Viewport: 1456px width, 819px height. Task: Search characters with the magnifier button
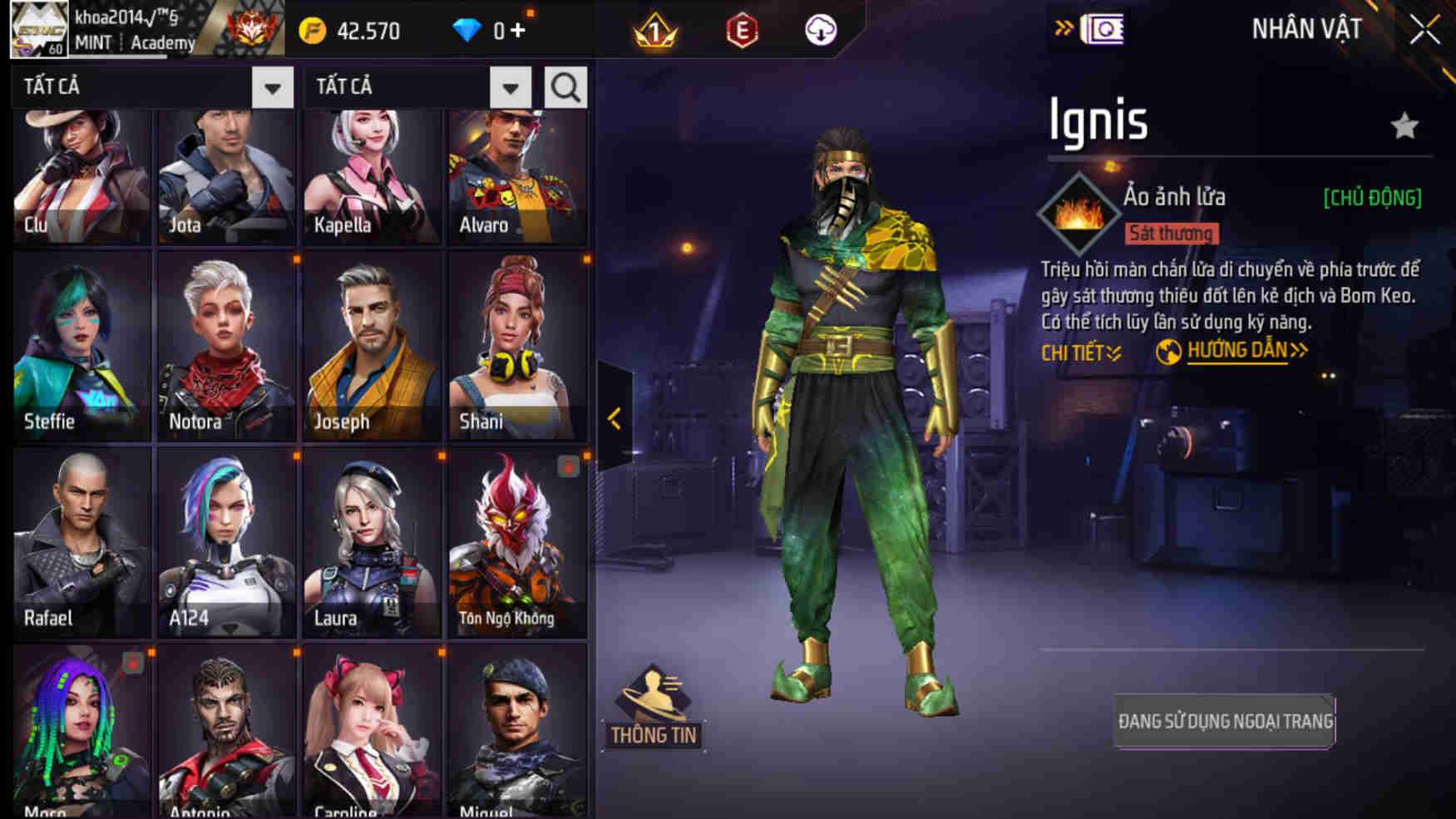(x=565, y=86)
